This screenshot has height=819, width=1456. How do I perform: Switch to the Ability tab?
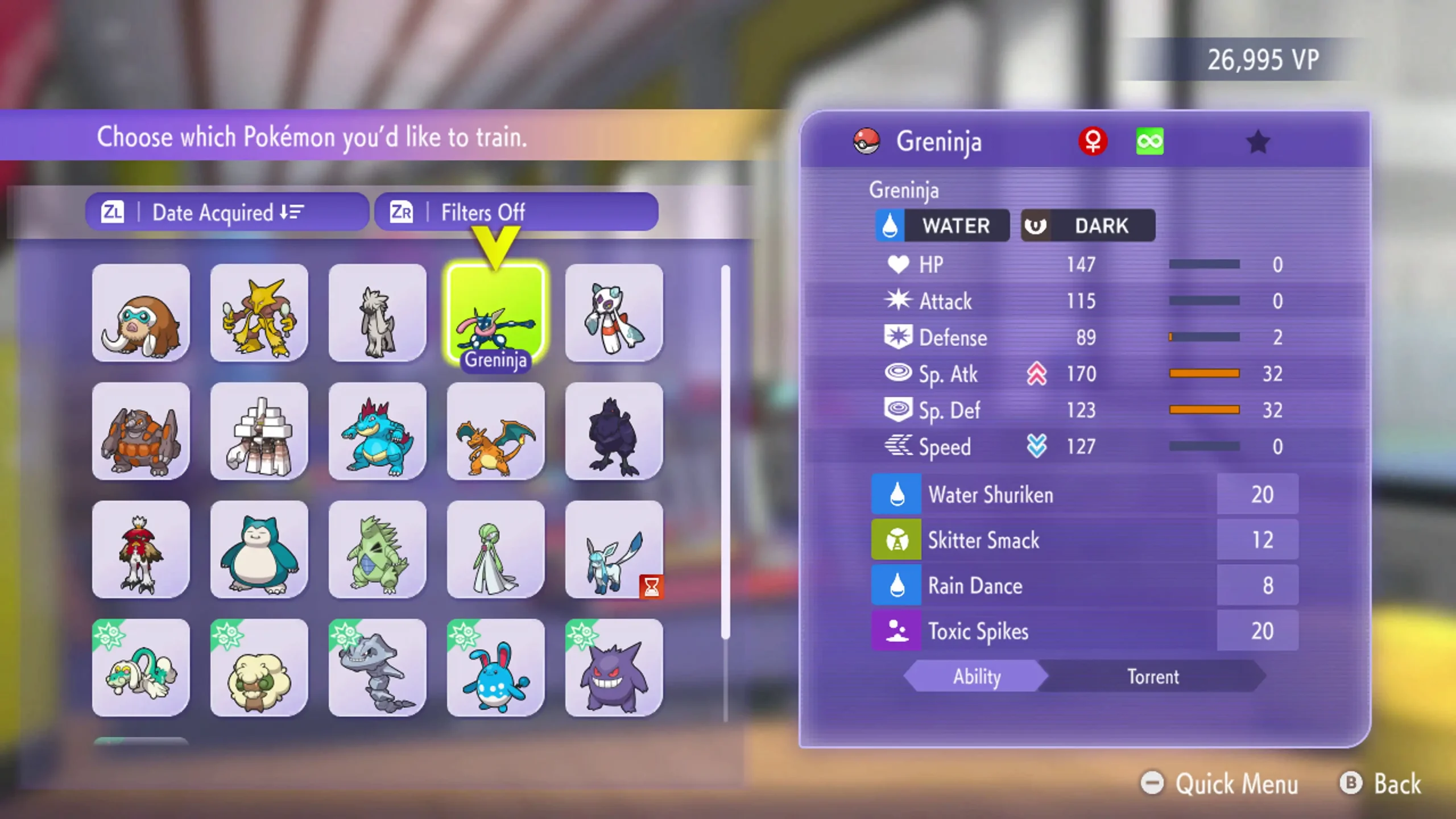[x=975, y=677]
